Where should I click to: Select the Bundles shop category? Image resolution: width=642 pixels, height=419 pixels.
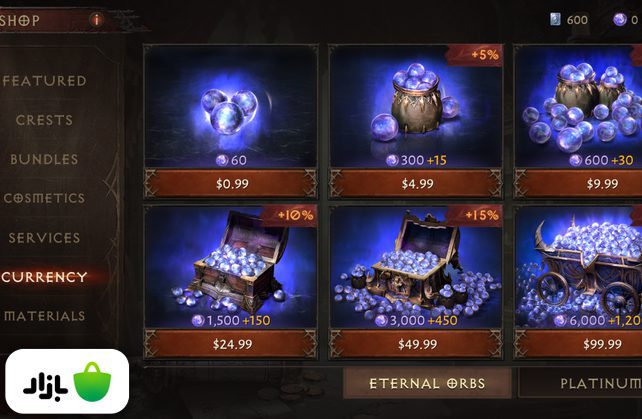[x=45, y=159]
